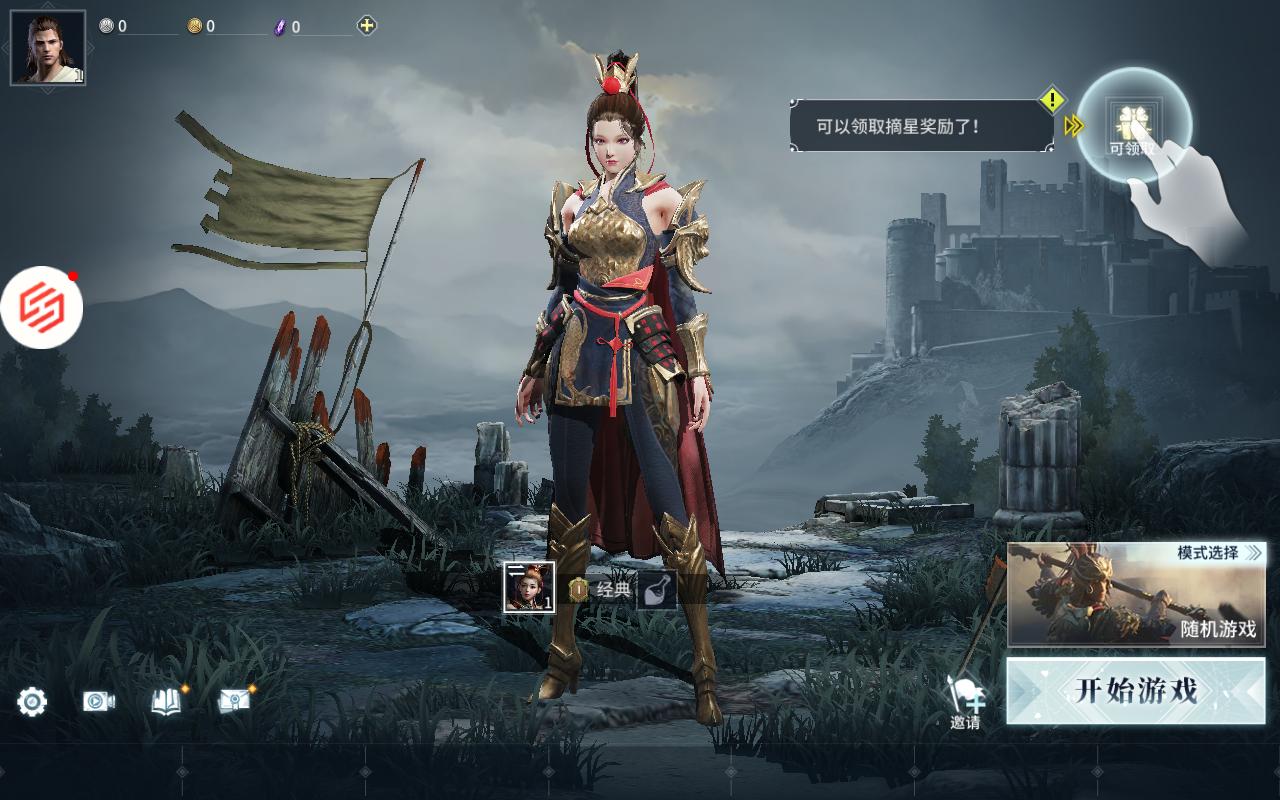Open the handbook book icon
Image resolution: width=1280 pixels, height=800 pixels.
[x=166, y=702]
